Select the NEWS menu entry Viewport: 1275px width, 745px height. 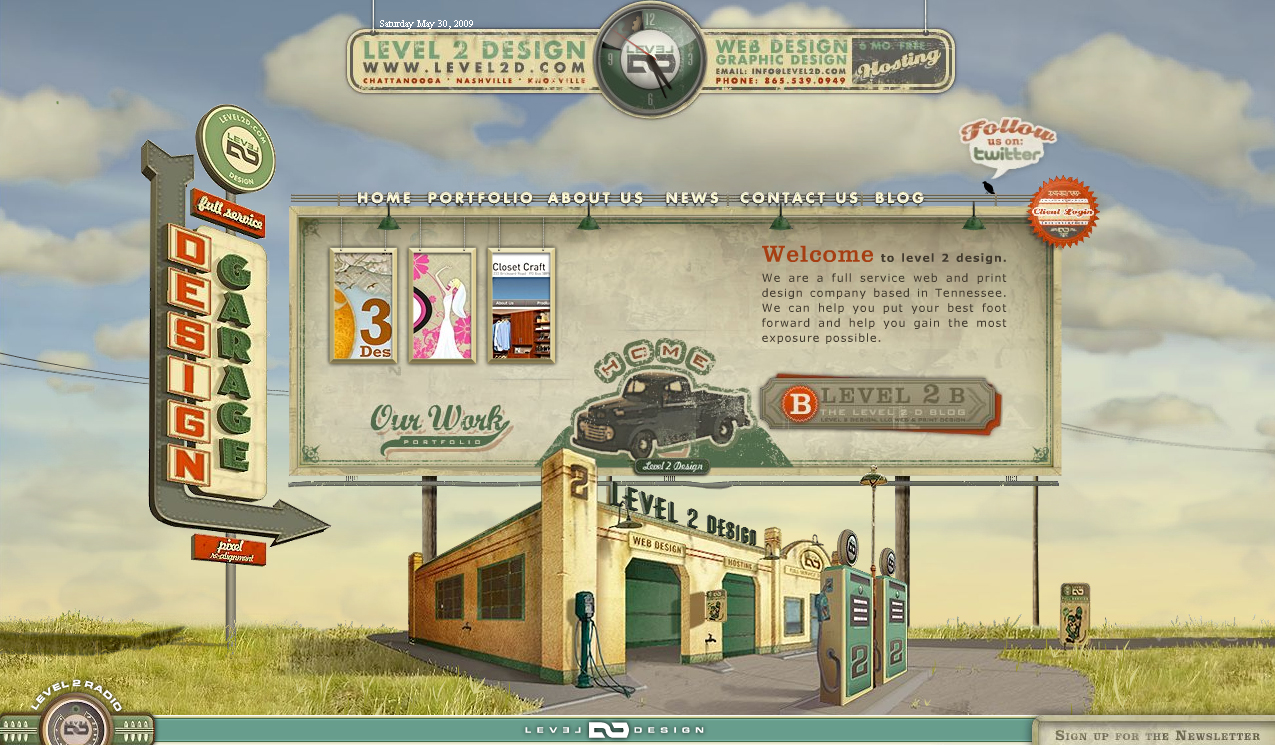tap(692, 198)
